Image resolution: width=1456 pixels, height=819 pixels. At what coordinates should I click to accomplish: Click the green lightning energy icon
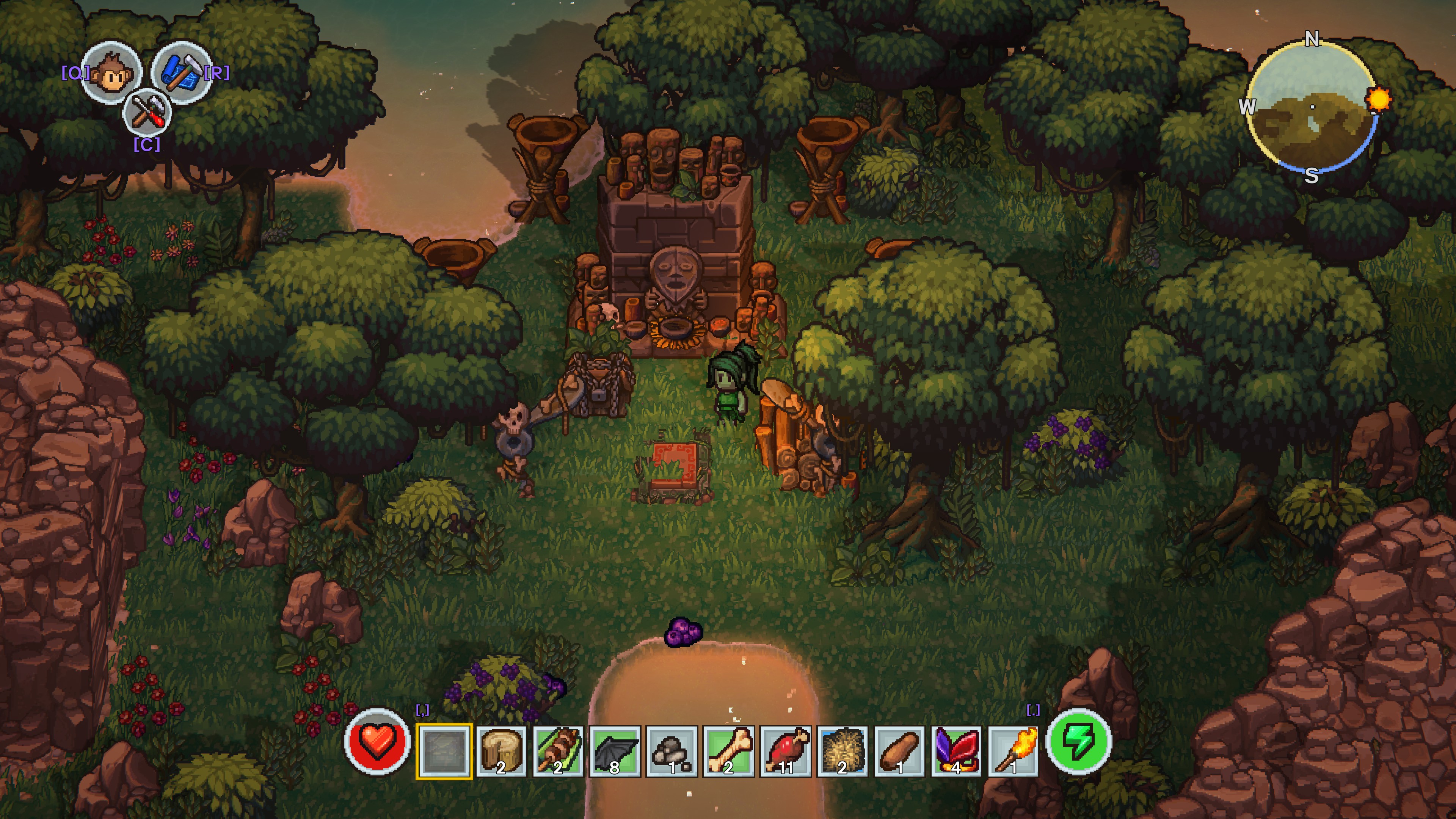coord(1078,741)
